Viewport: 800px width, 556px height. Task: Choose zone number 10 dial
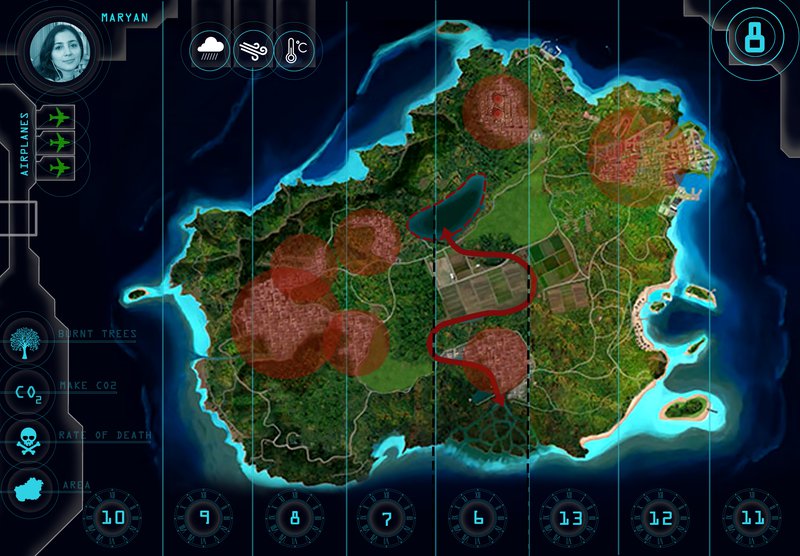110,518
